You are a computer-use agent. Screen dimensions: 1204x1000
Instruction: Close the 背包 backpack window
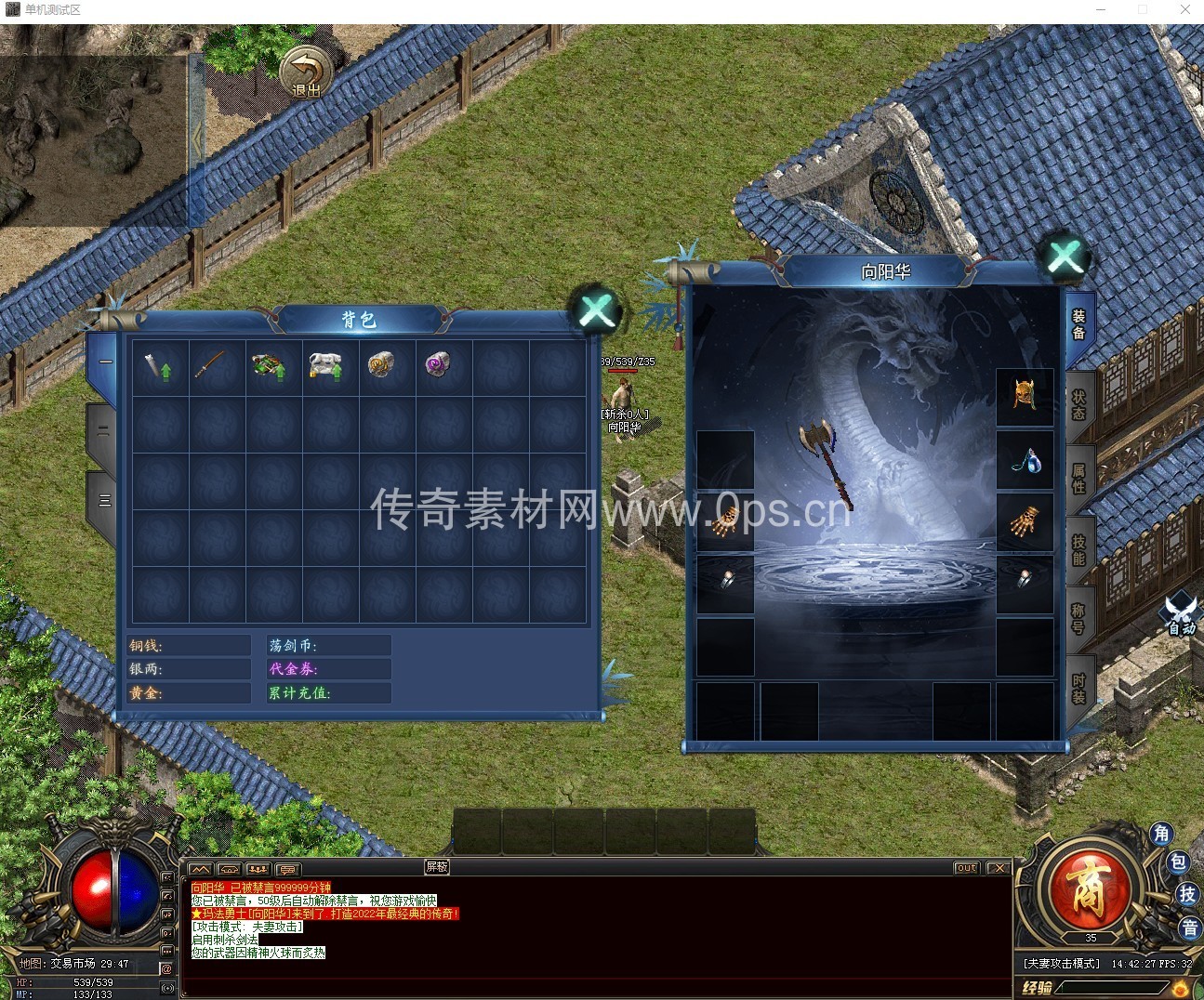pyautogui.click(x=596, y=312)
